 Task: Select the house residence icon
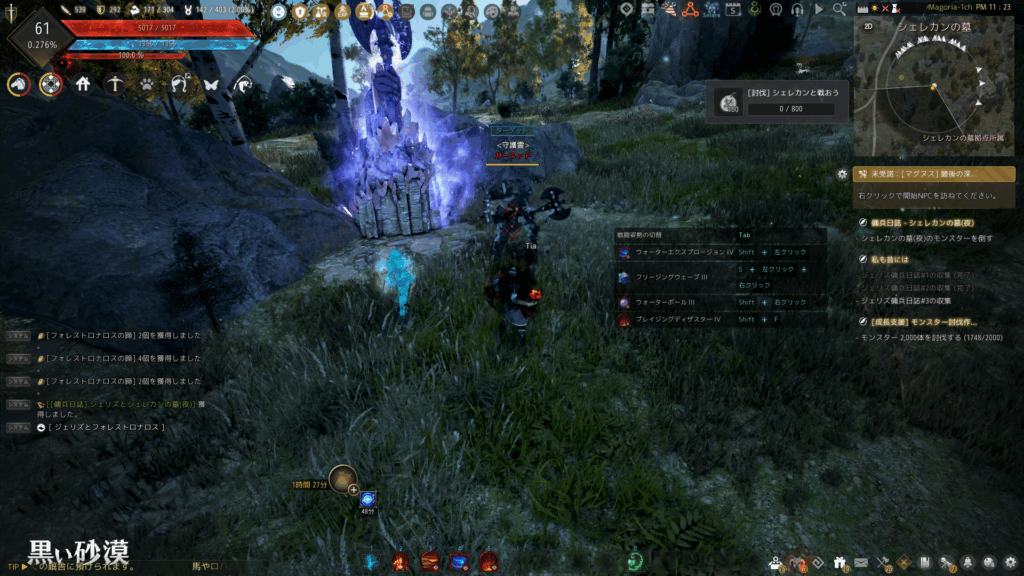83,85
